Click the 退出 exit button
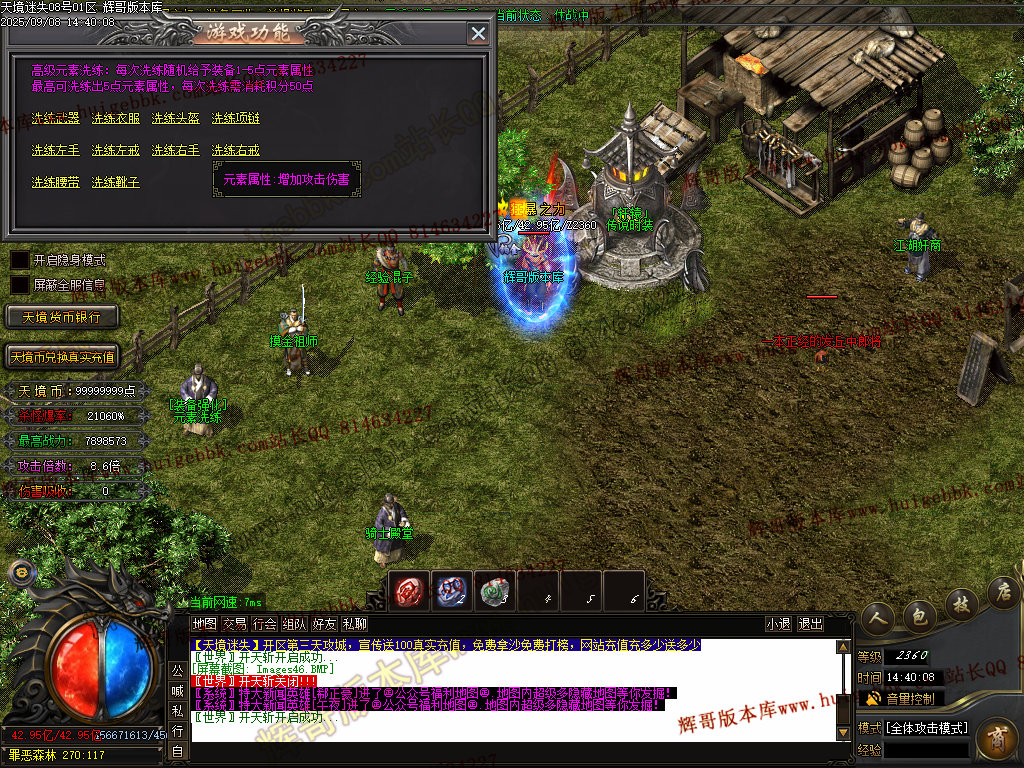This screenshot has width=1024, height=768. point(811,624)
